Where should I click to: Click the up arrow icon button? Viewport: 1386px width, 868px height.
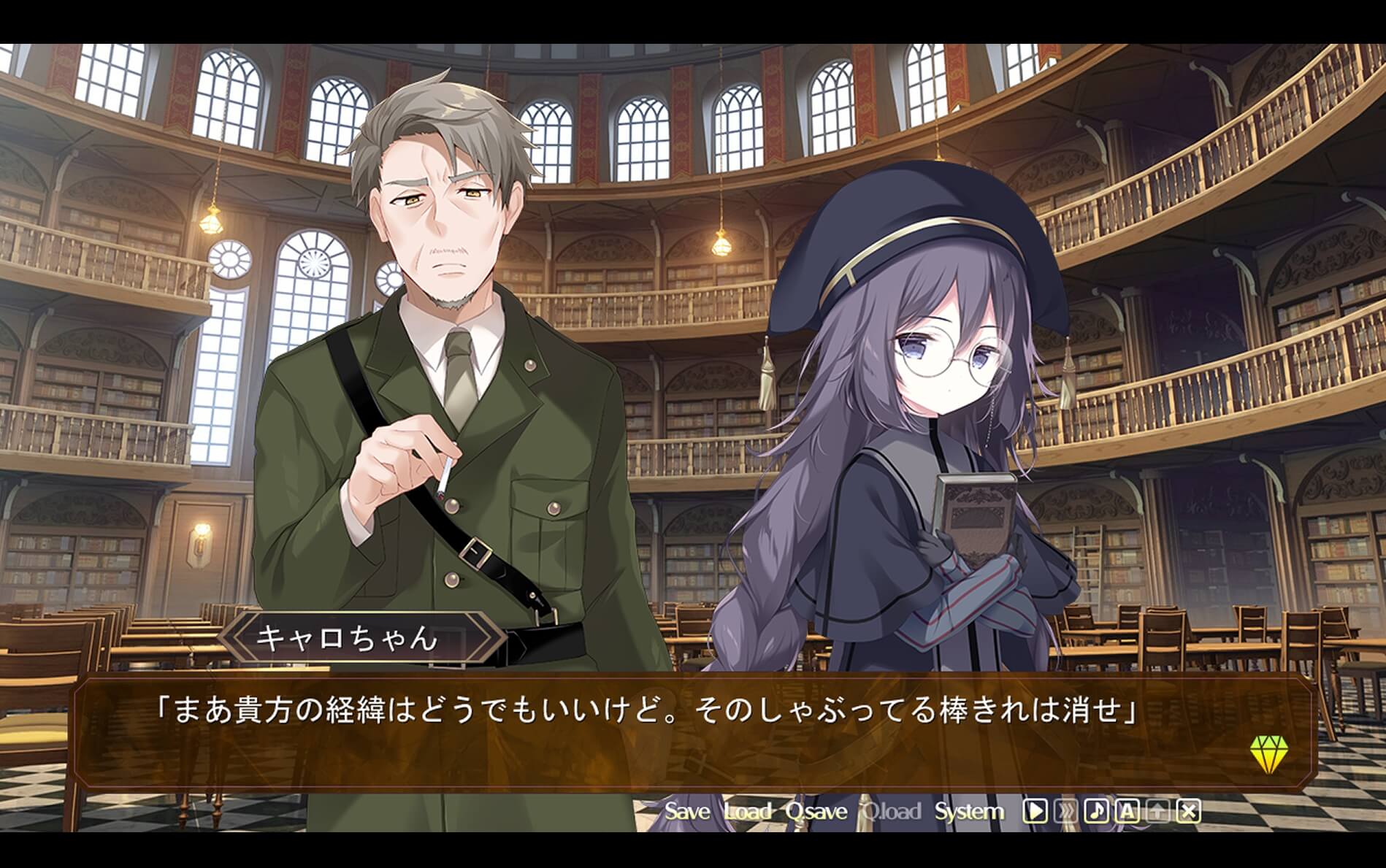pos(1158,811)
